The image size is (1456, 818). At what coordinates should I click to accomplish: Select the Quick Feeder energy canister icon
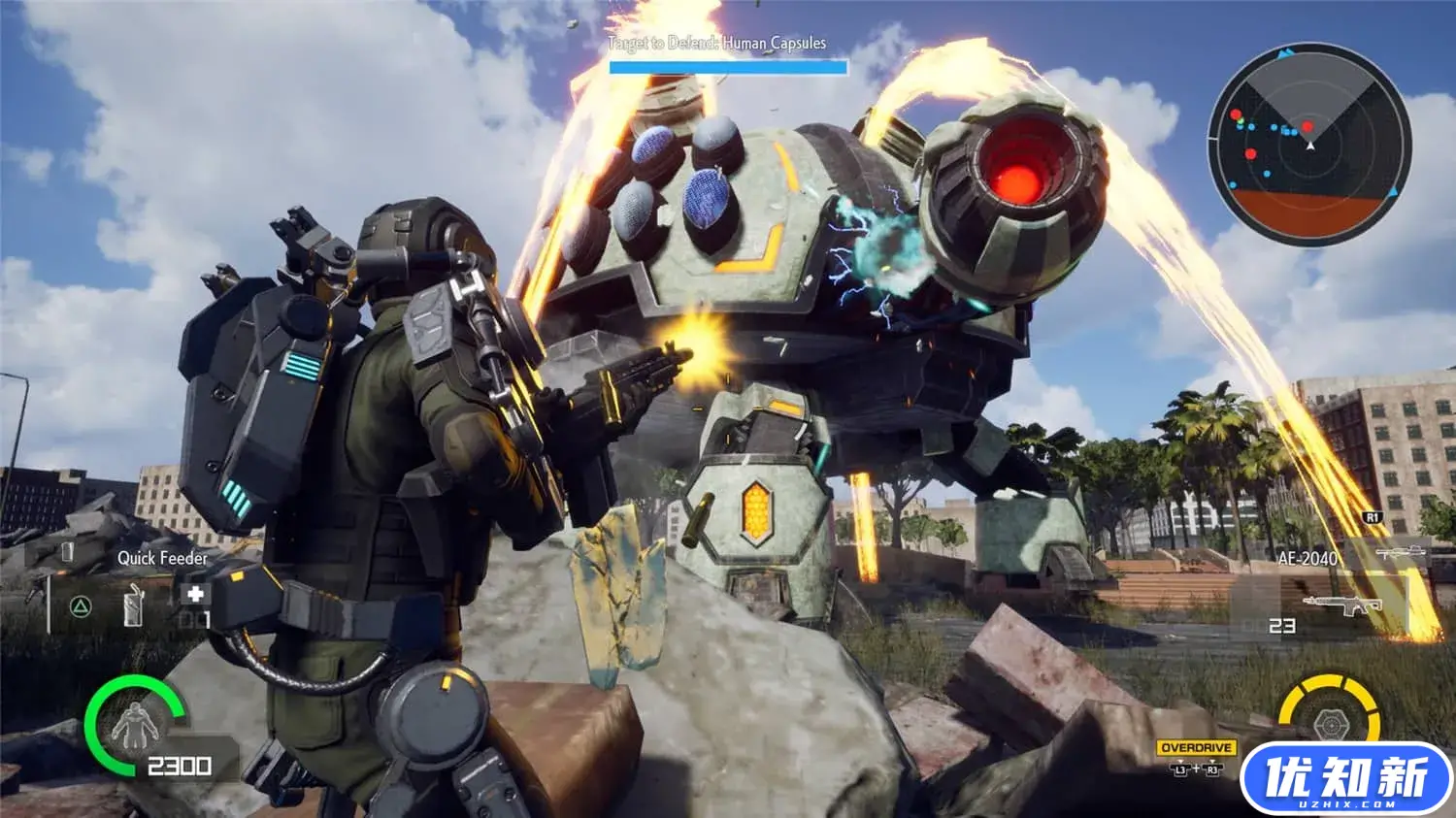tap(133, 605)
